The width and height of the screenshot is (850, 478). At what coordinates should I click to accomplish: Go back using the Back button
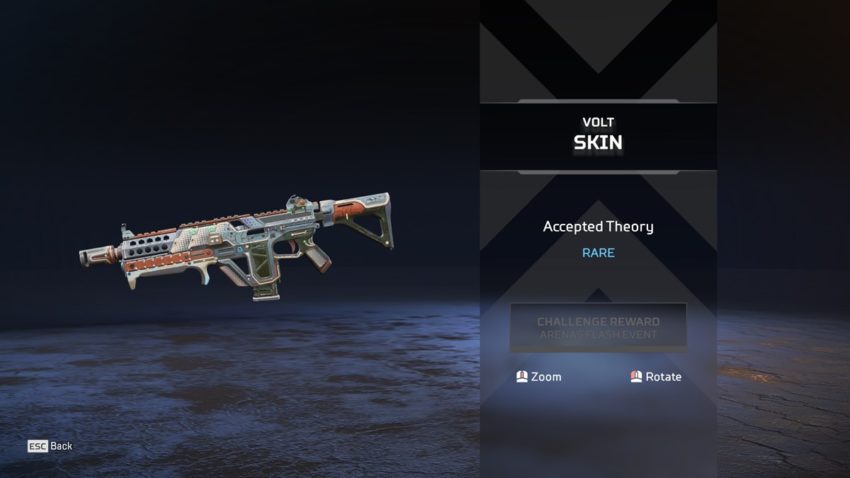tap(50, 446)
